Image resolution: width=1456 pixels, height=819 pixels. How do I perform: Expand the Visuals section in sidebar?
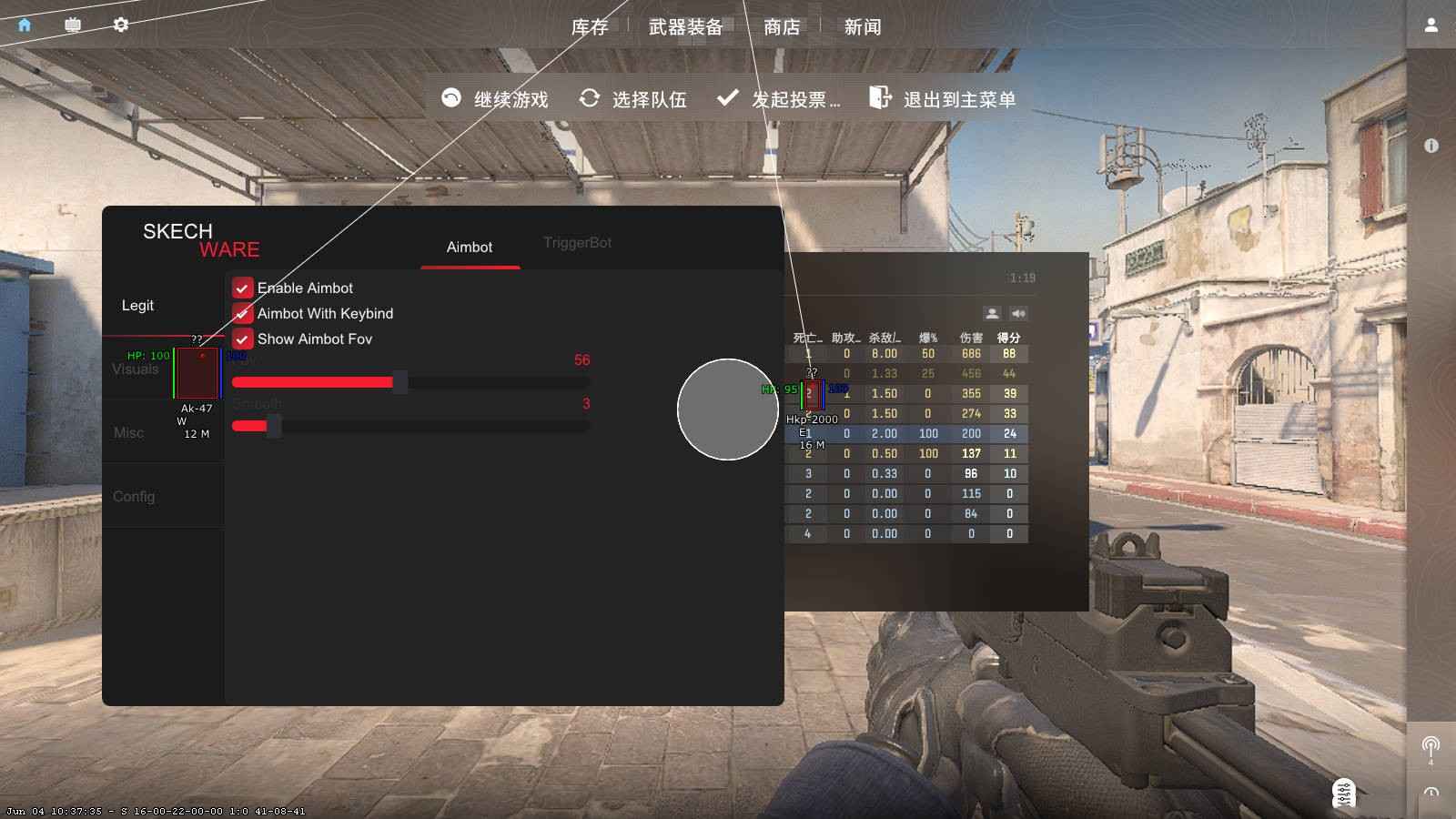tap(135, 369)
